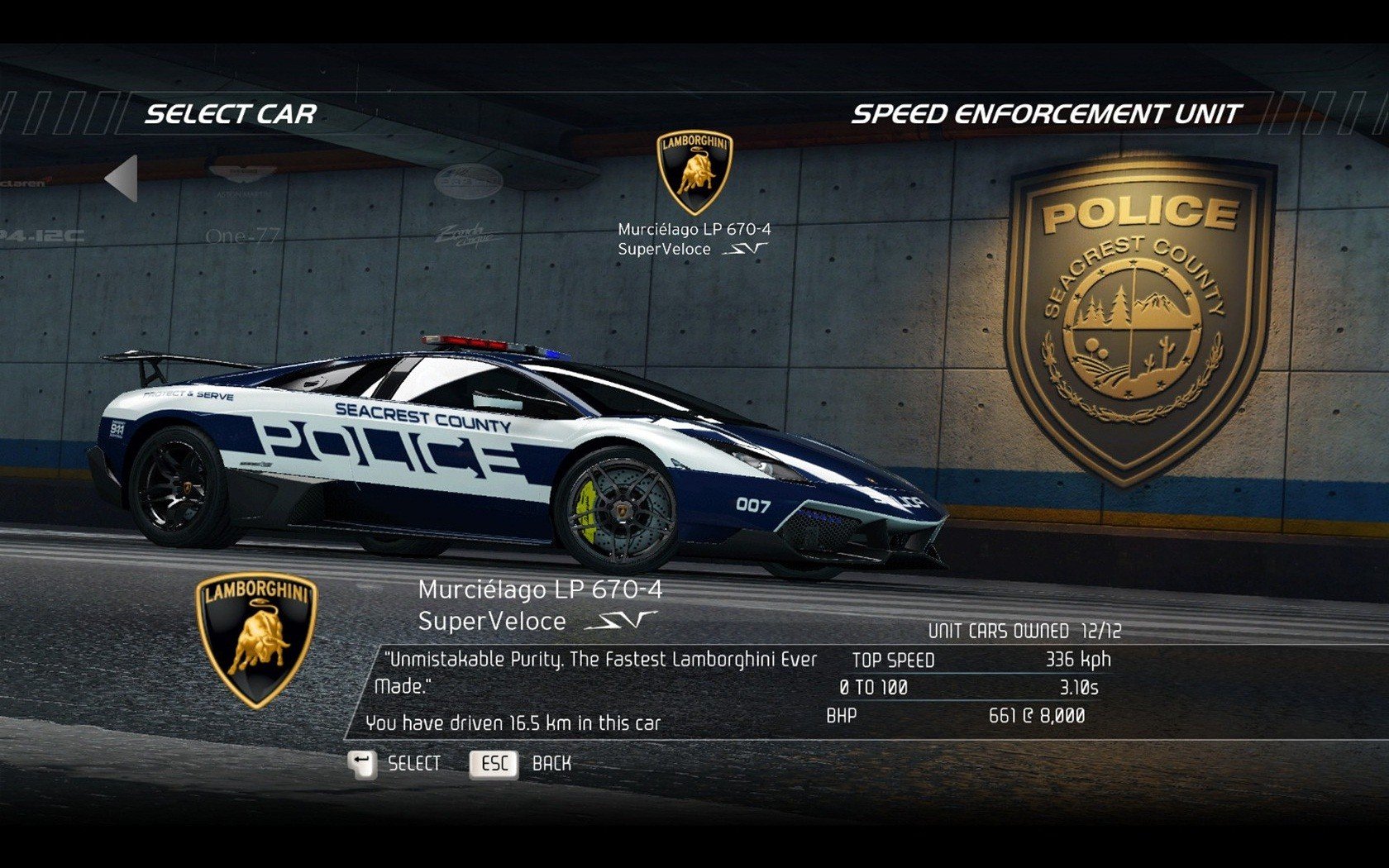Click BACK to exit car selection
Viewport: 1389px width, 868px height.
(551, 764)
